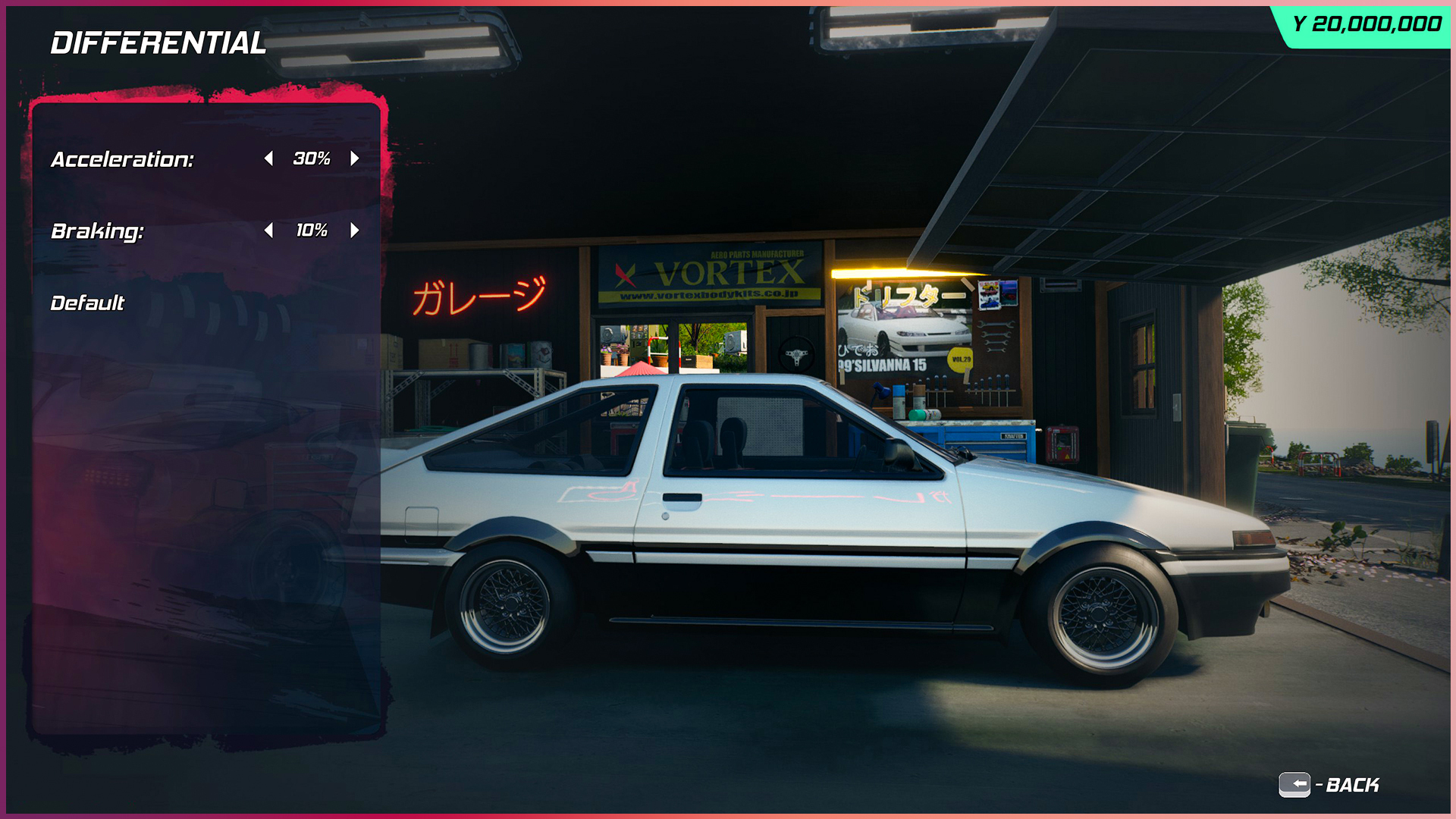The width and height of the screenshot is (1456, 819).
Task: Click the DIFFERENTIAL heading
Action: pos(158,44)
